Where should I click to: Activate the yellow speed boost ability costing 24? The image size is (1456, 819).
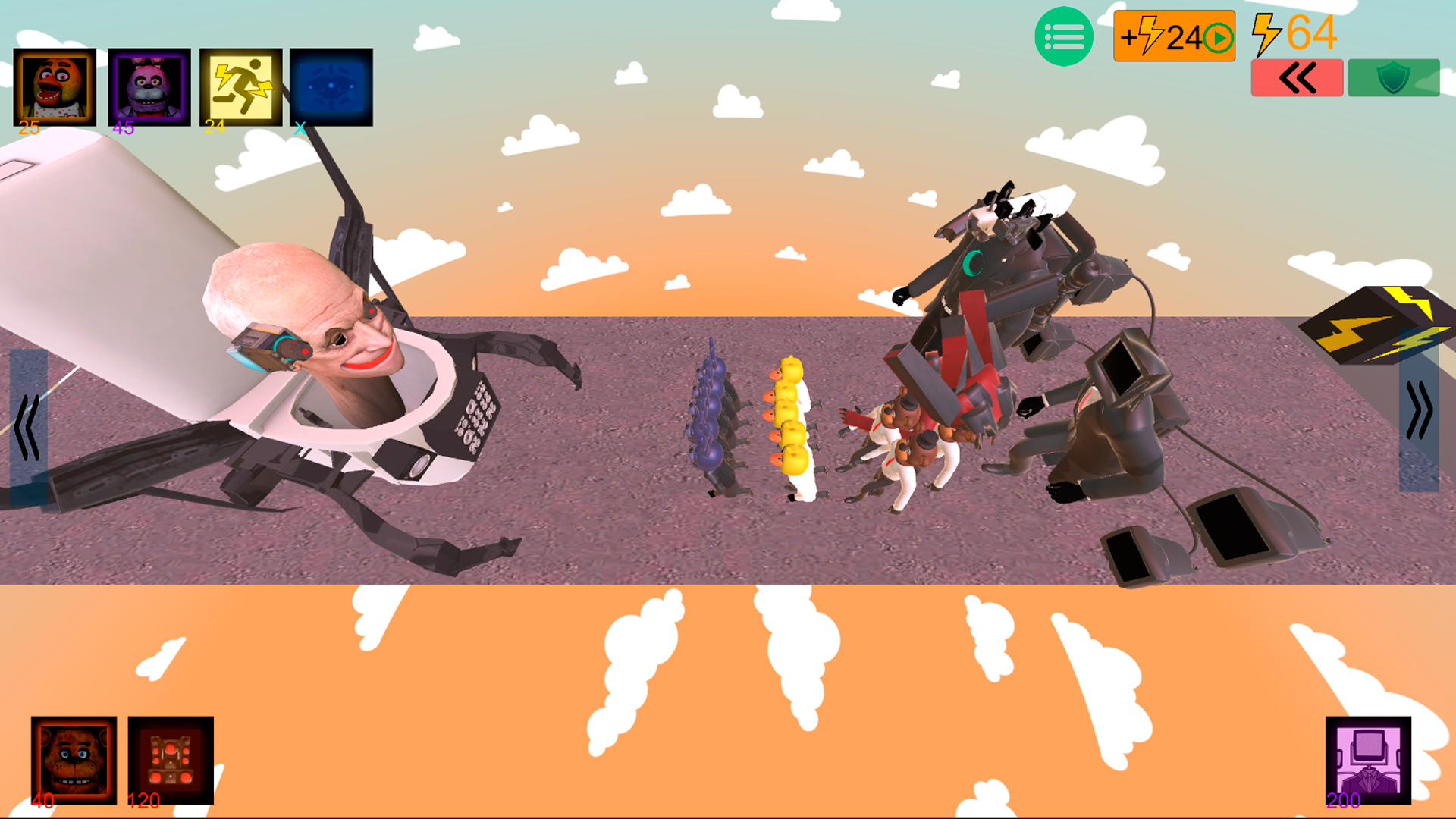240,86
